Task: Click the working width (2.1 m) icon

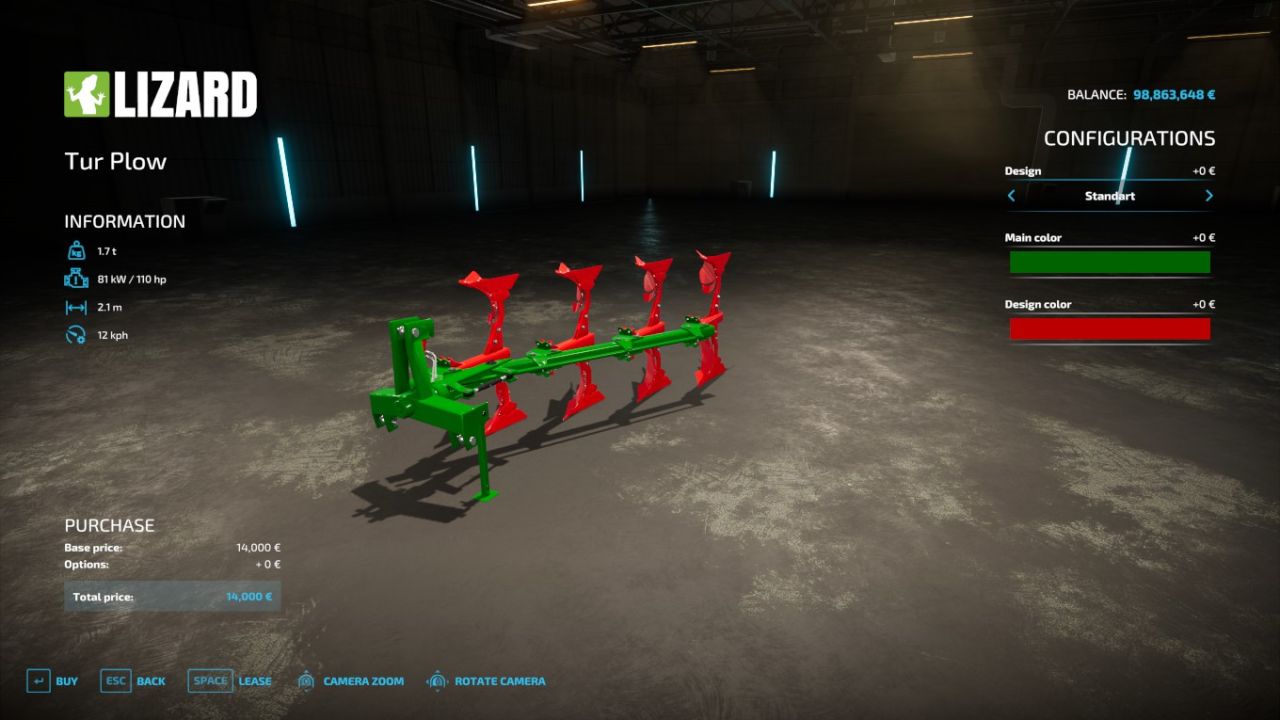Action: [x=75, y=307]
